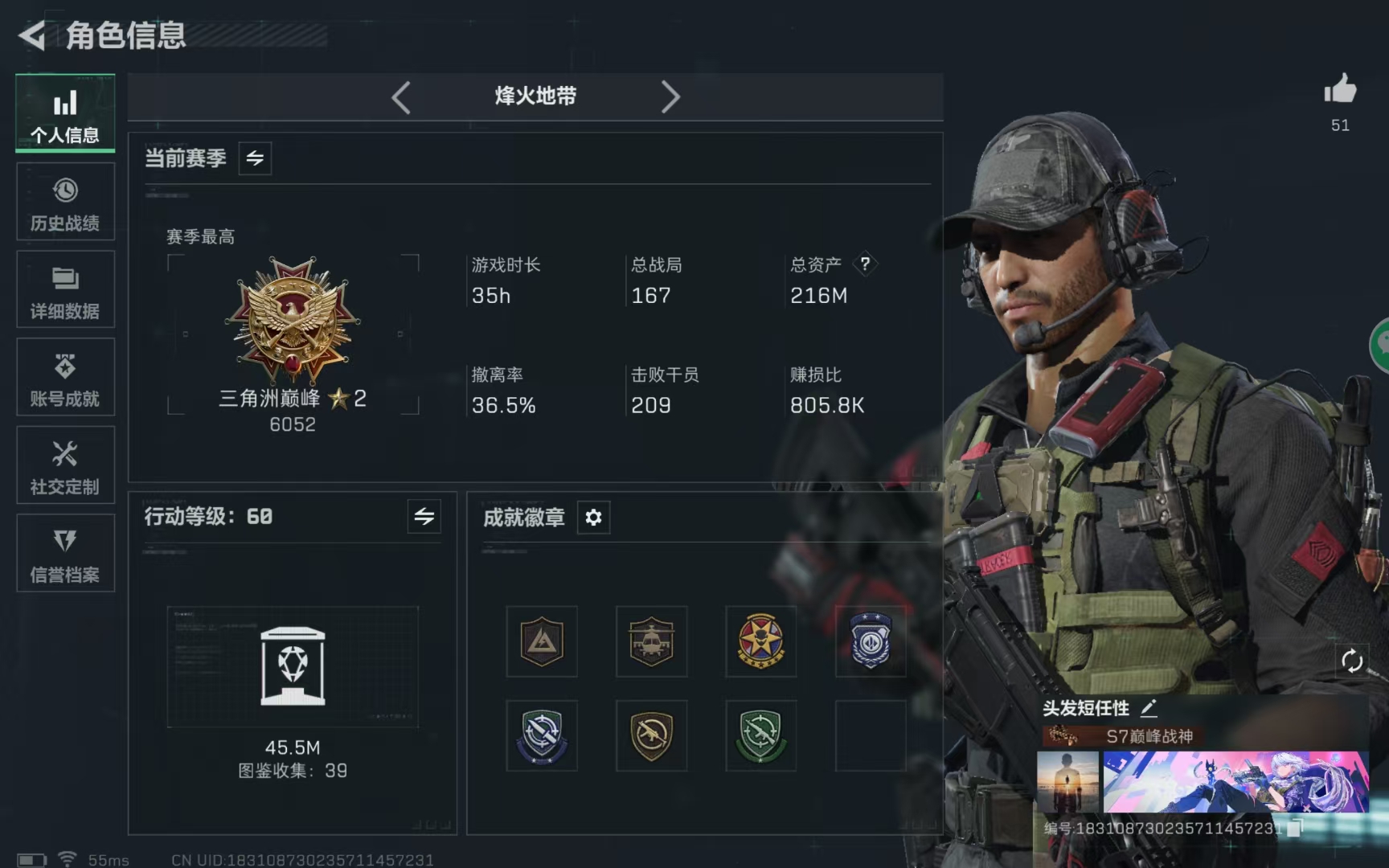Select the 烽火地带 mode title
This screenshot has width=1389, height=868.
(535, 96)
